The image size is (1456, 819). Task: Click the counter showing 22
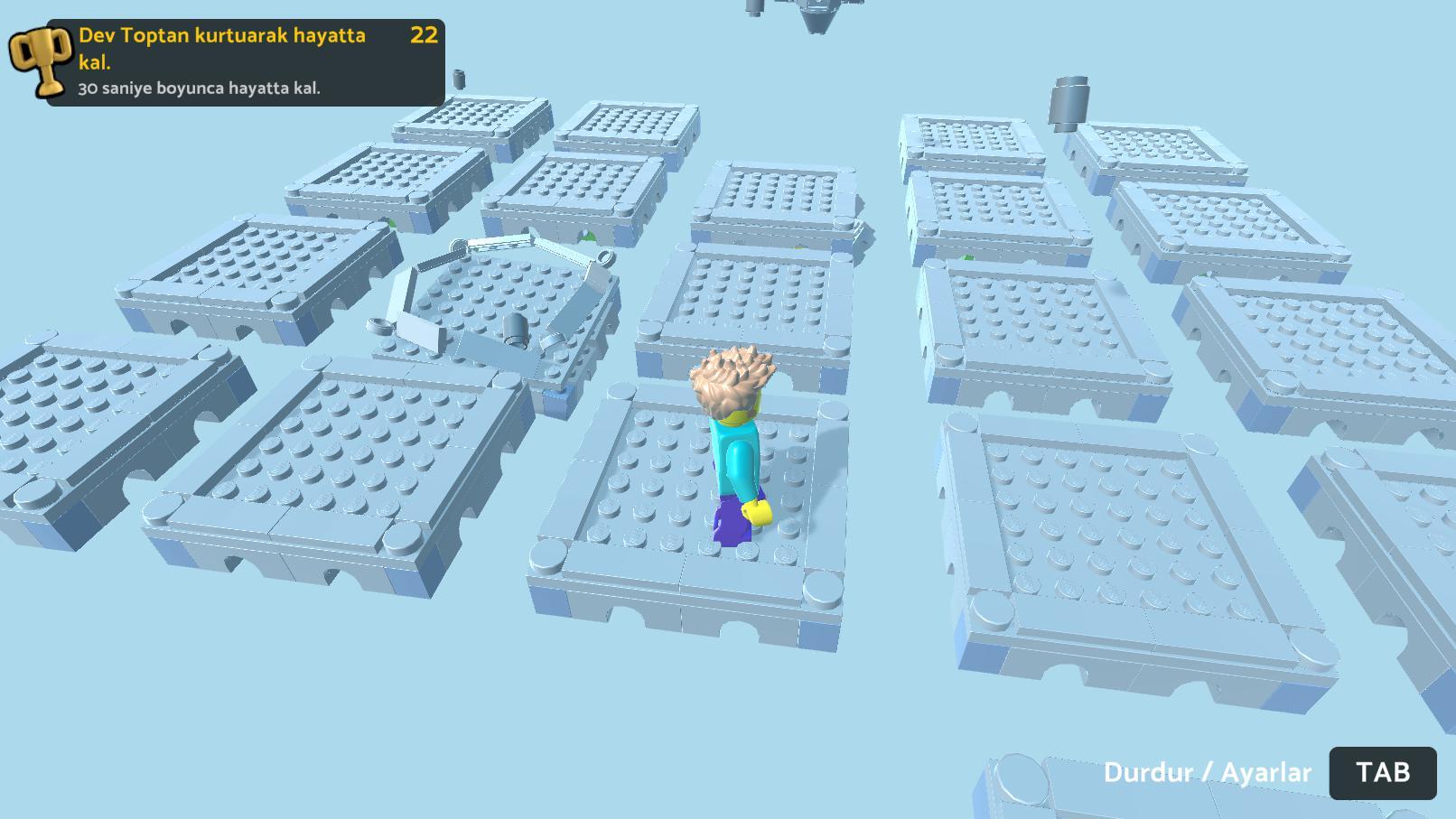point(423,37)
